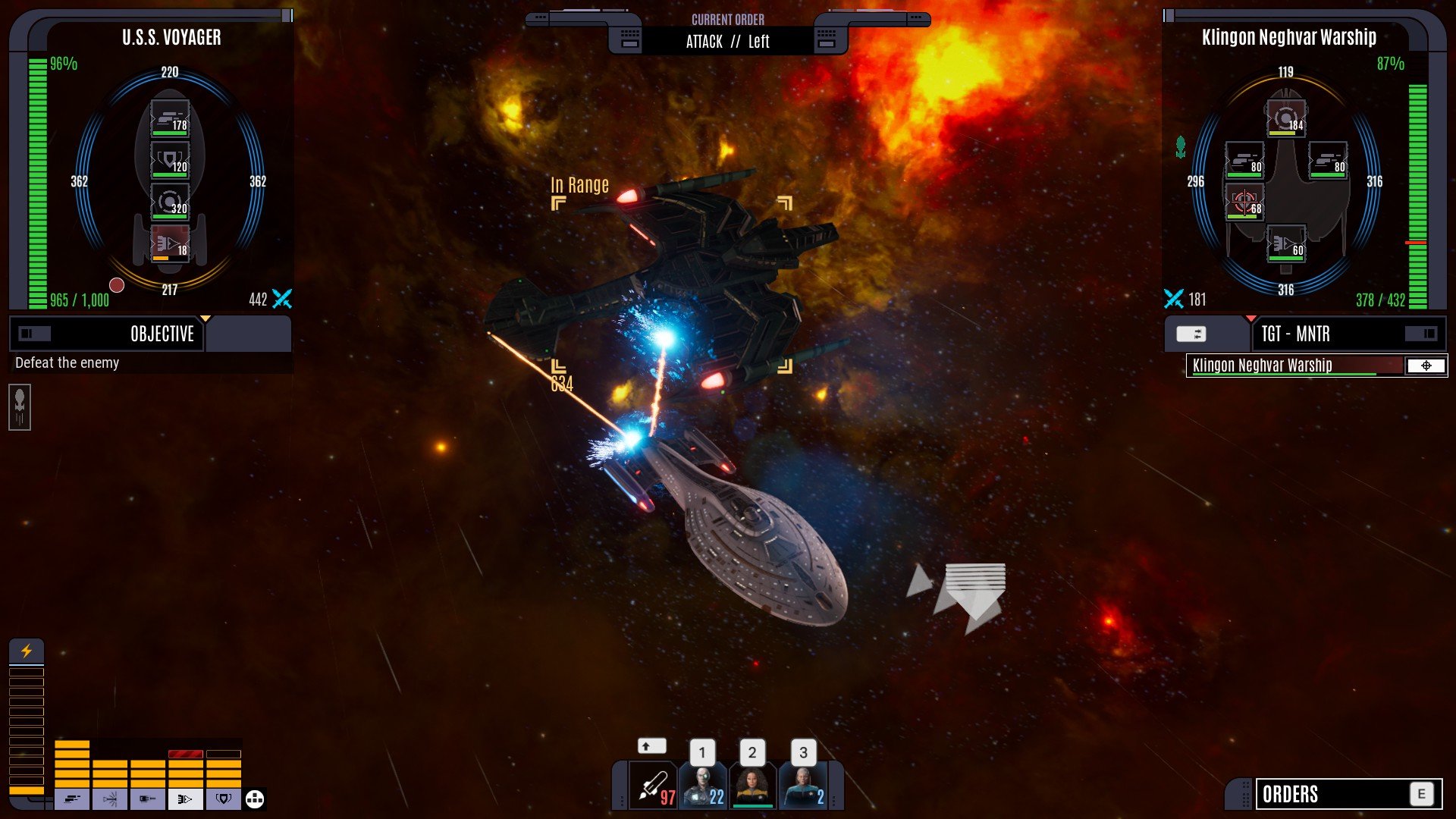
Task: Select the engines power allocation button
Action: (186, 799)
